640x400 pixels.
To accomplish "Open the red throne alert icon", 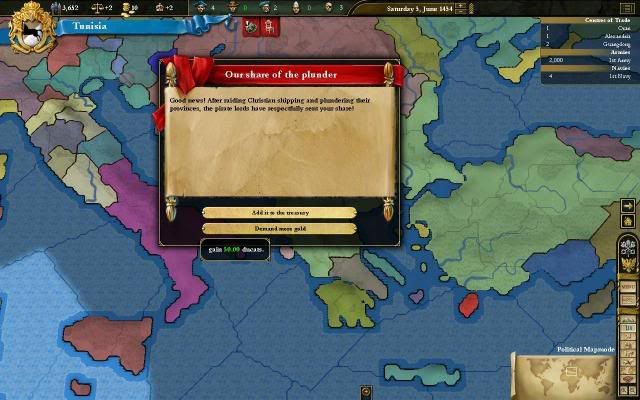I will [x=269, y=27].
